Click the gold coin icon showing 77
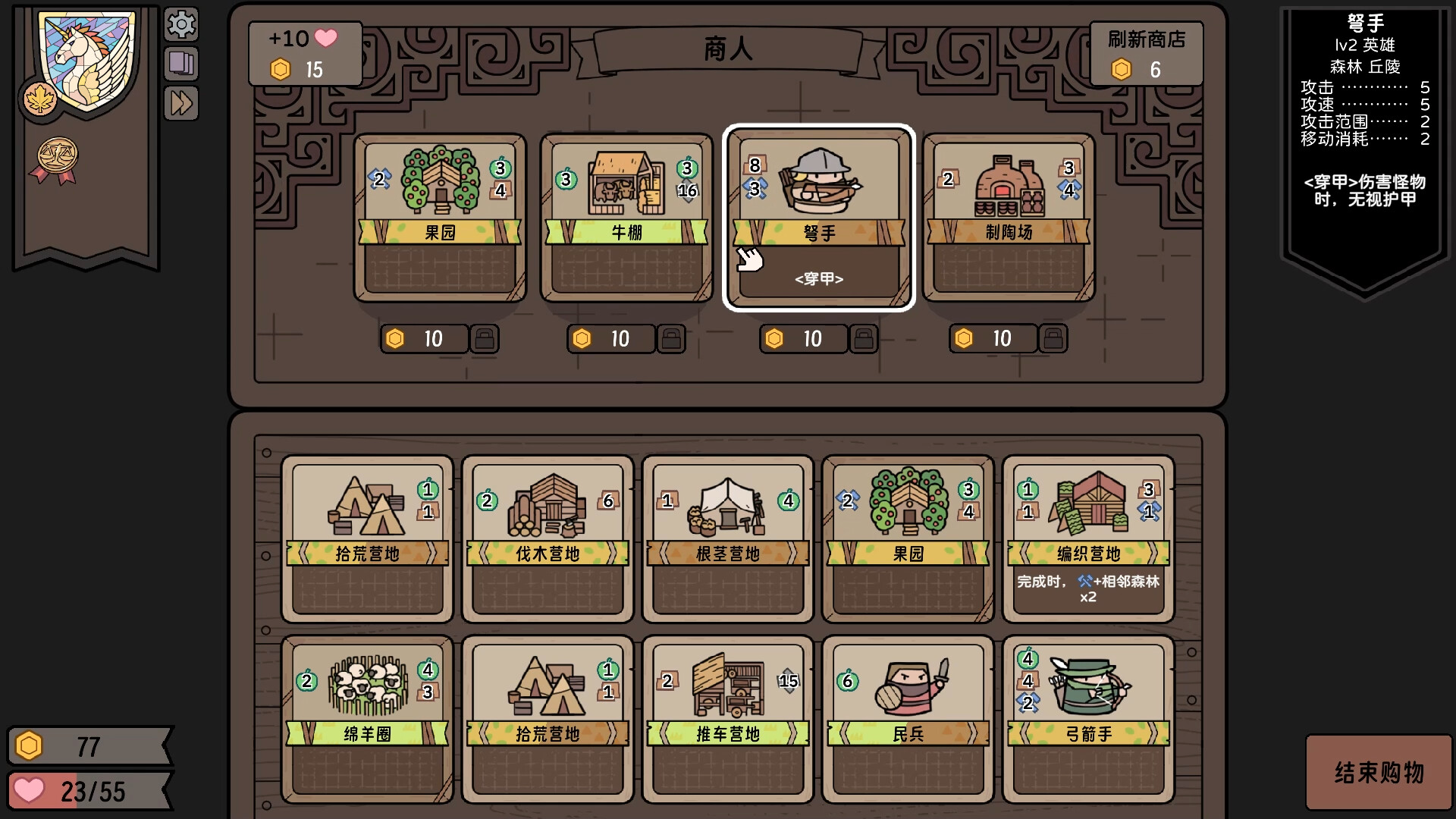This screenshot has height=819, width=1456. click(x=29, y=746)
